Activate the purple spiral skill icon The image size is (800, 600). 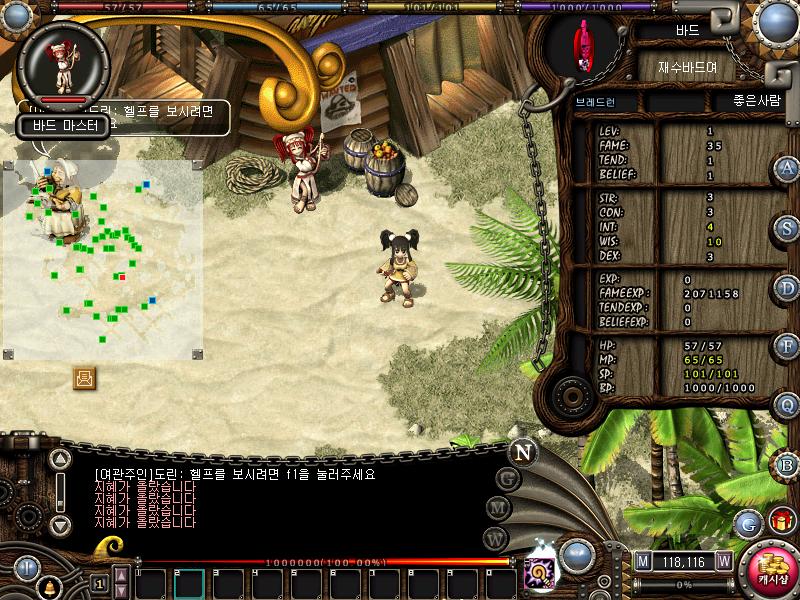pyautogui.click(x=537, y=573)
